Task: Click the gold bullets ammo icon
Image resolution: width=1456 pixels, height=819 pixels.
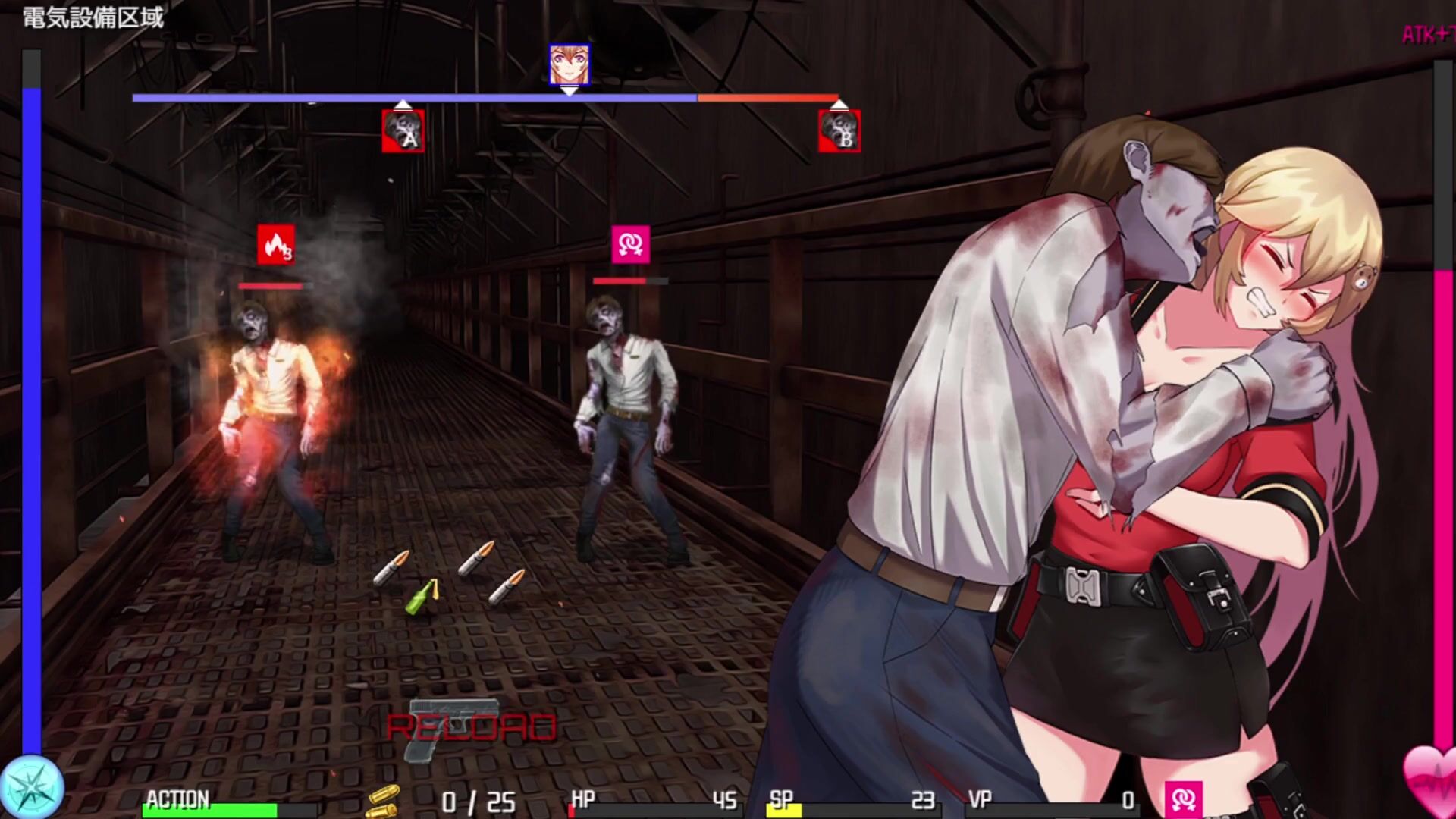Action: [x=384, y=800]
